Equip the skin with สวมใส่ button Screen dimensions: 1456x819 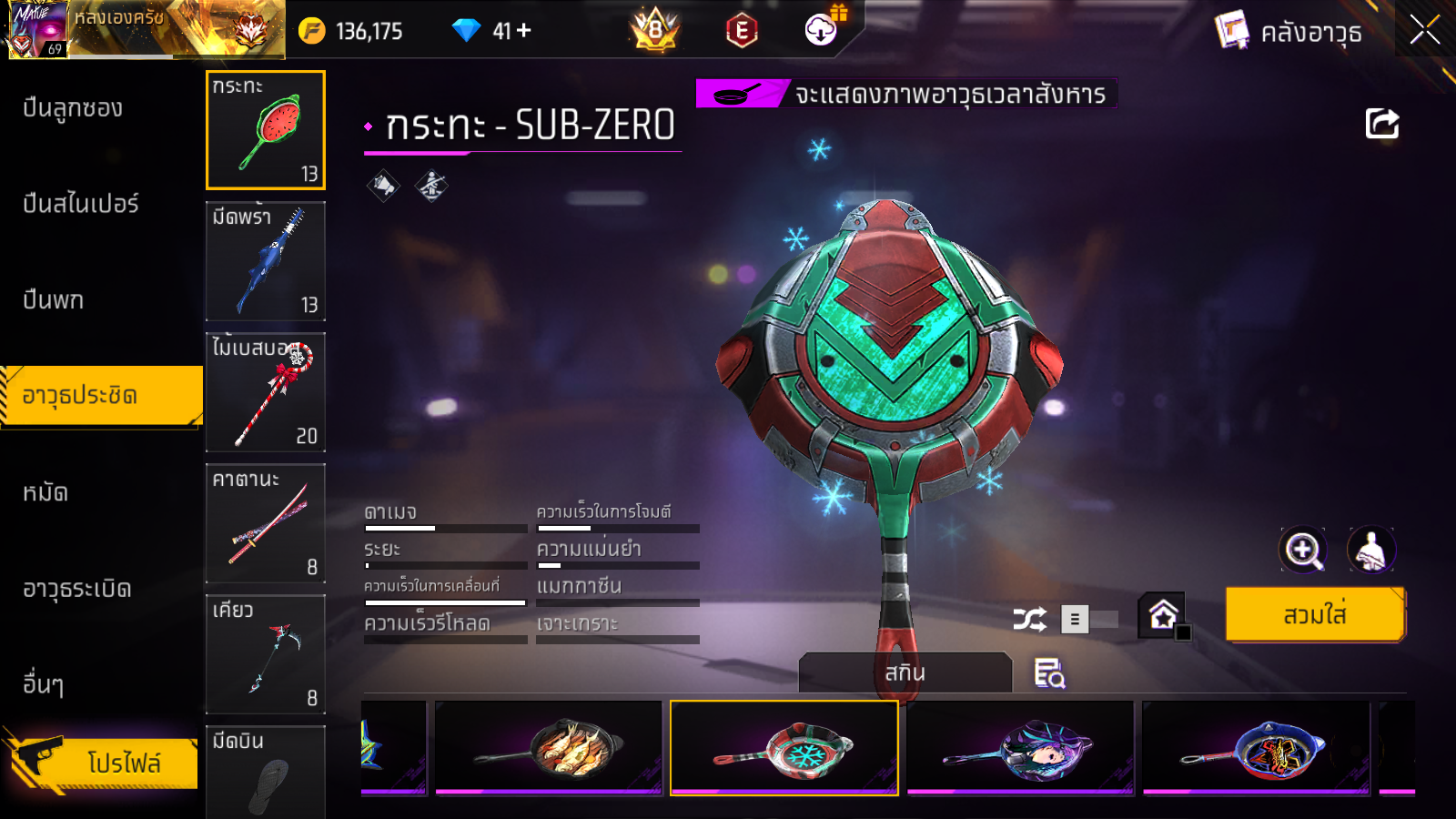point(1314,615)
